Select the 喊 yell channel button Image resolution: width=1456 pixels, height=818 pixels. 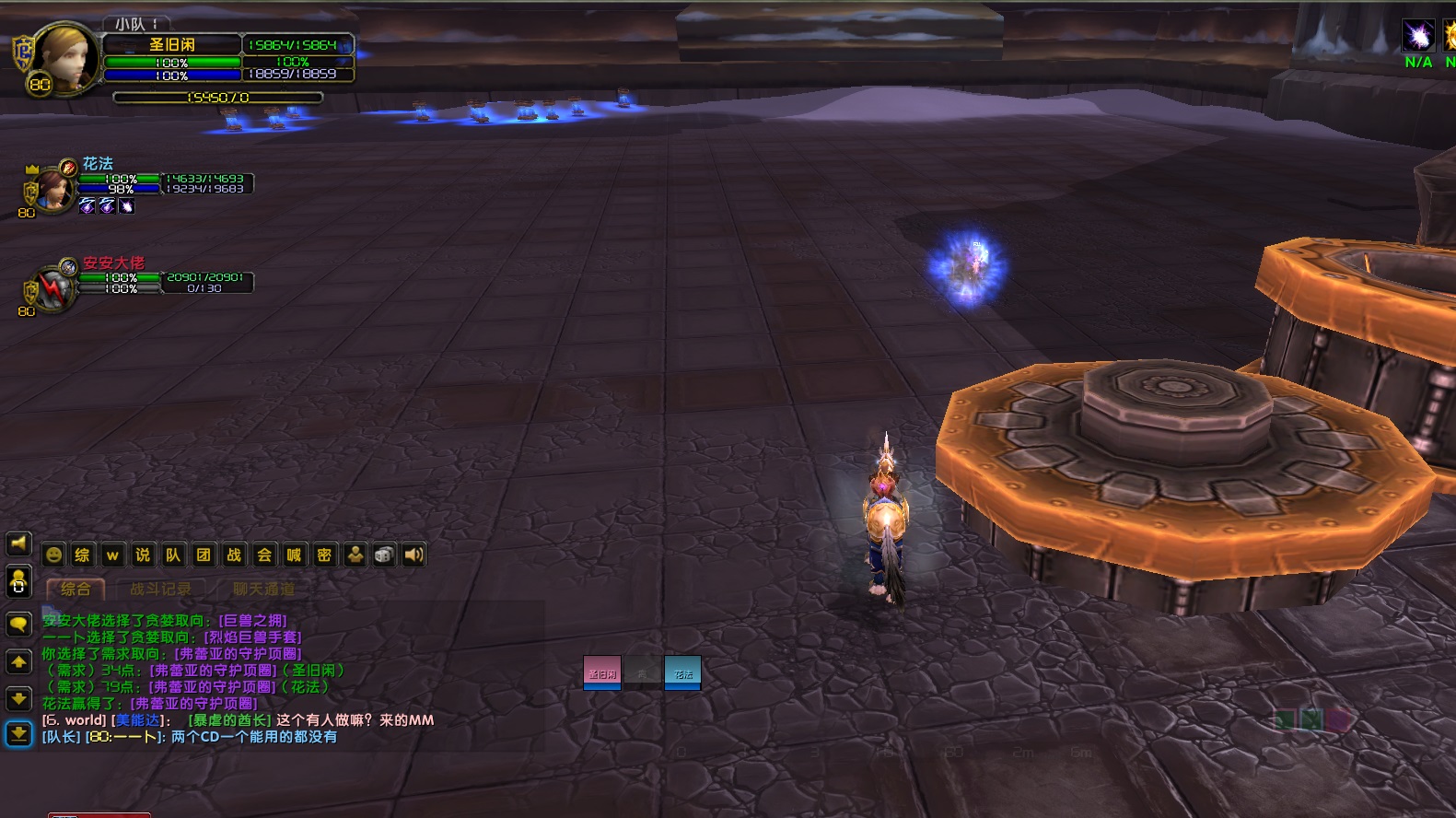pos(294,555)
